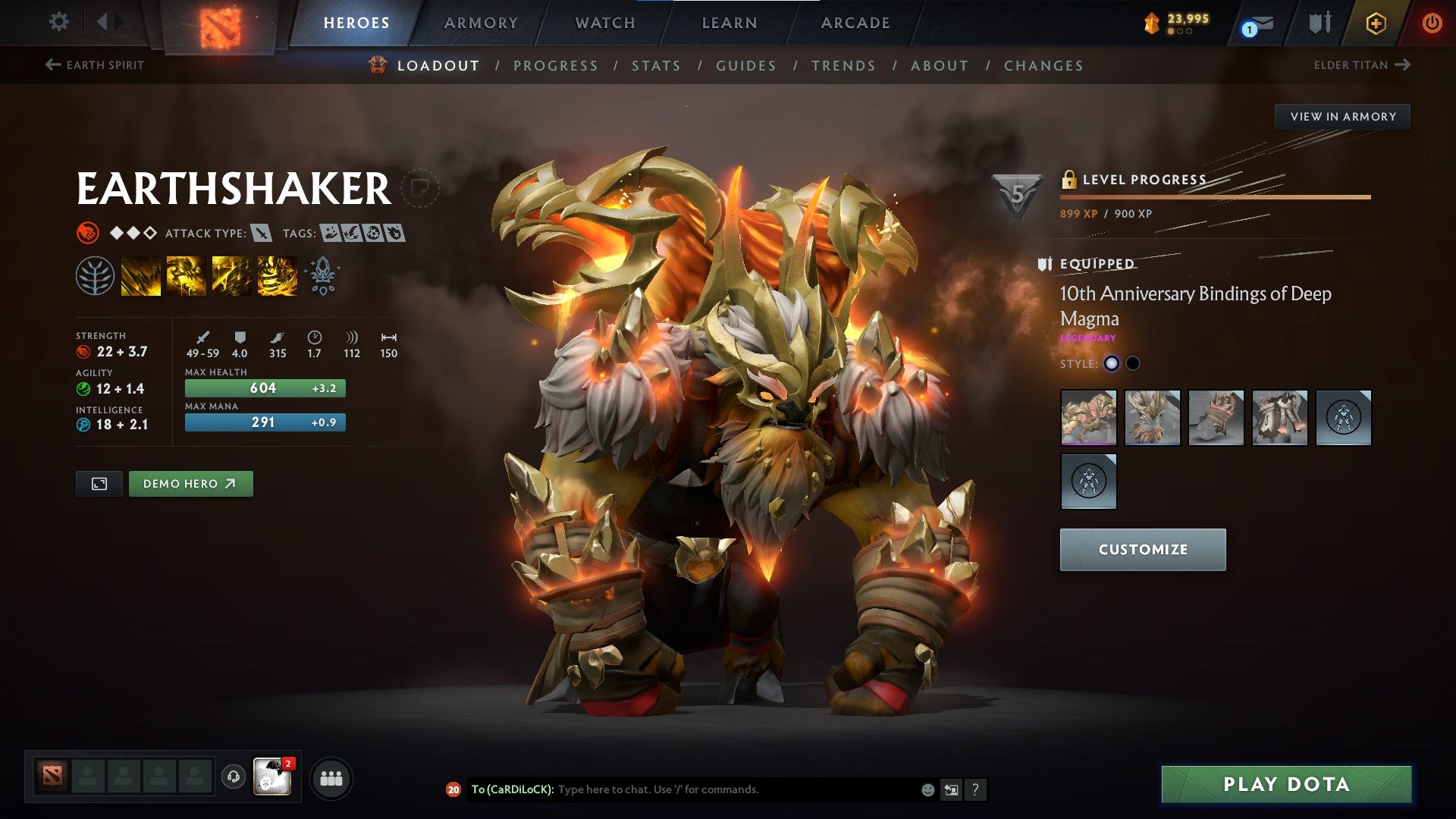Image resolution: width=1456 pixels, height=819 pixels.
Task: Open the voice chat headset icon
Action: 234,777
